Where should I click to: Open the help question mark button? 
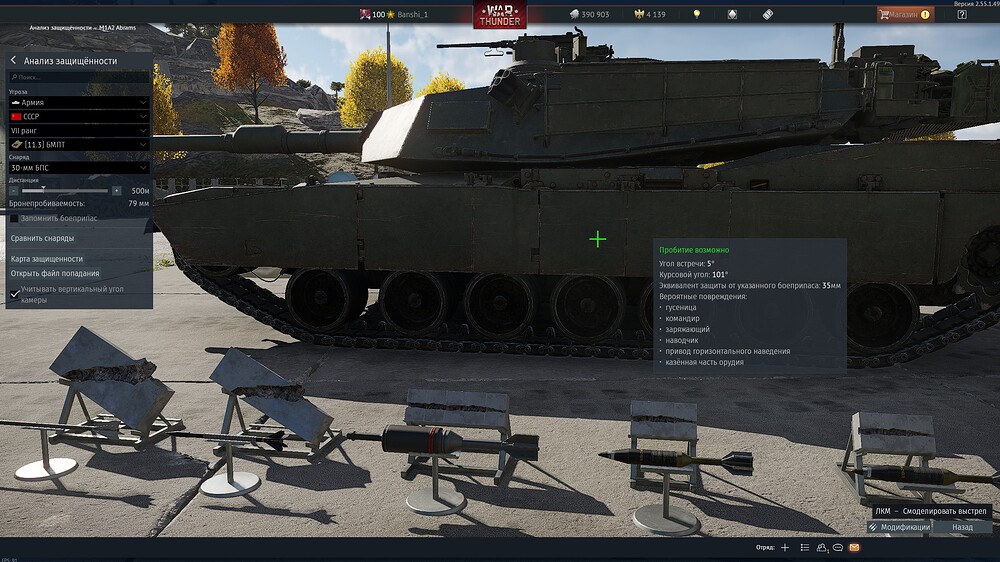click(961, 15)
